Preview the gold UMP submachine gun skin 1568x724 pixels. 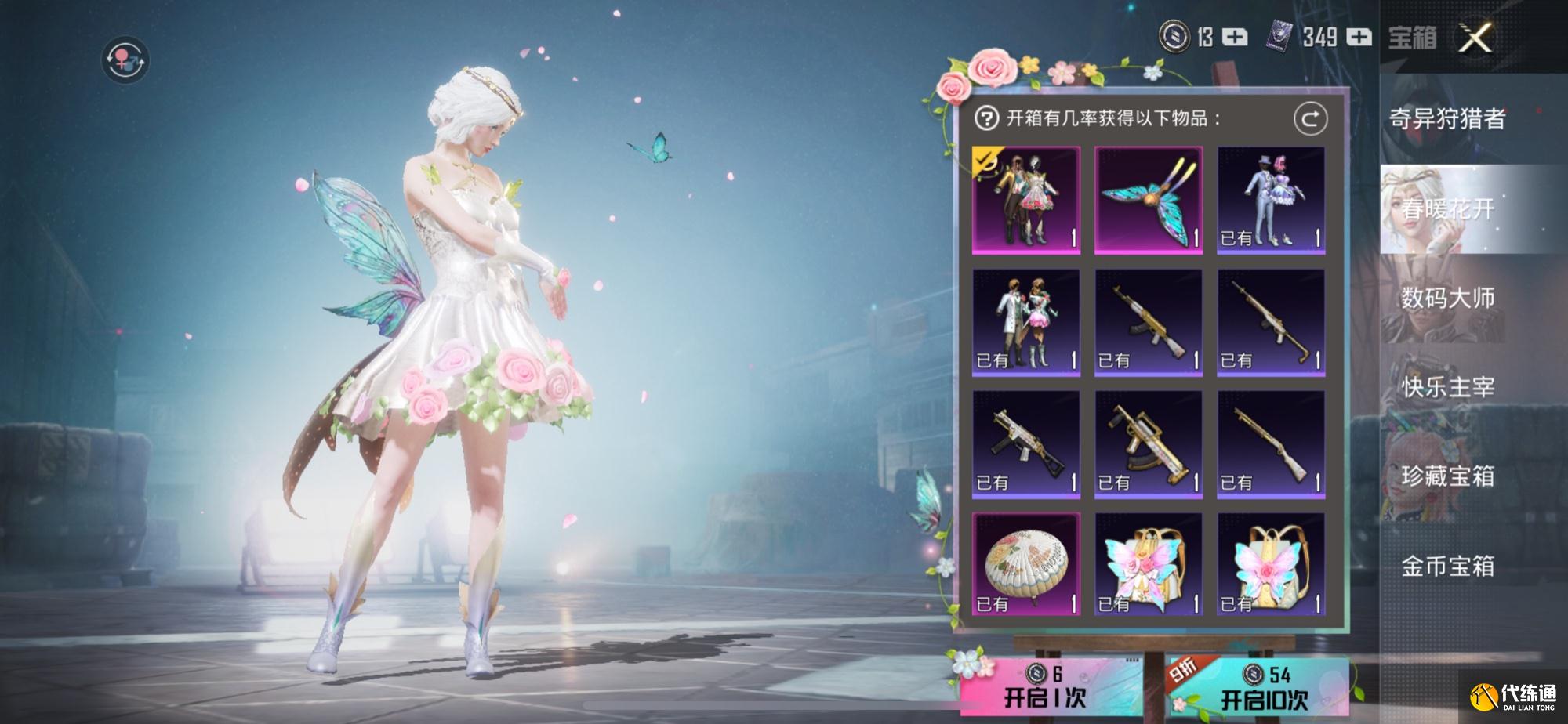pos(1026,444)
